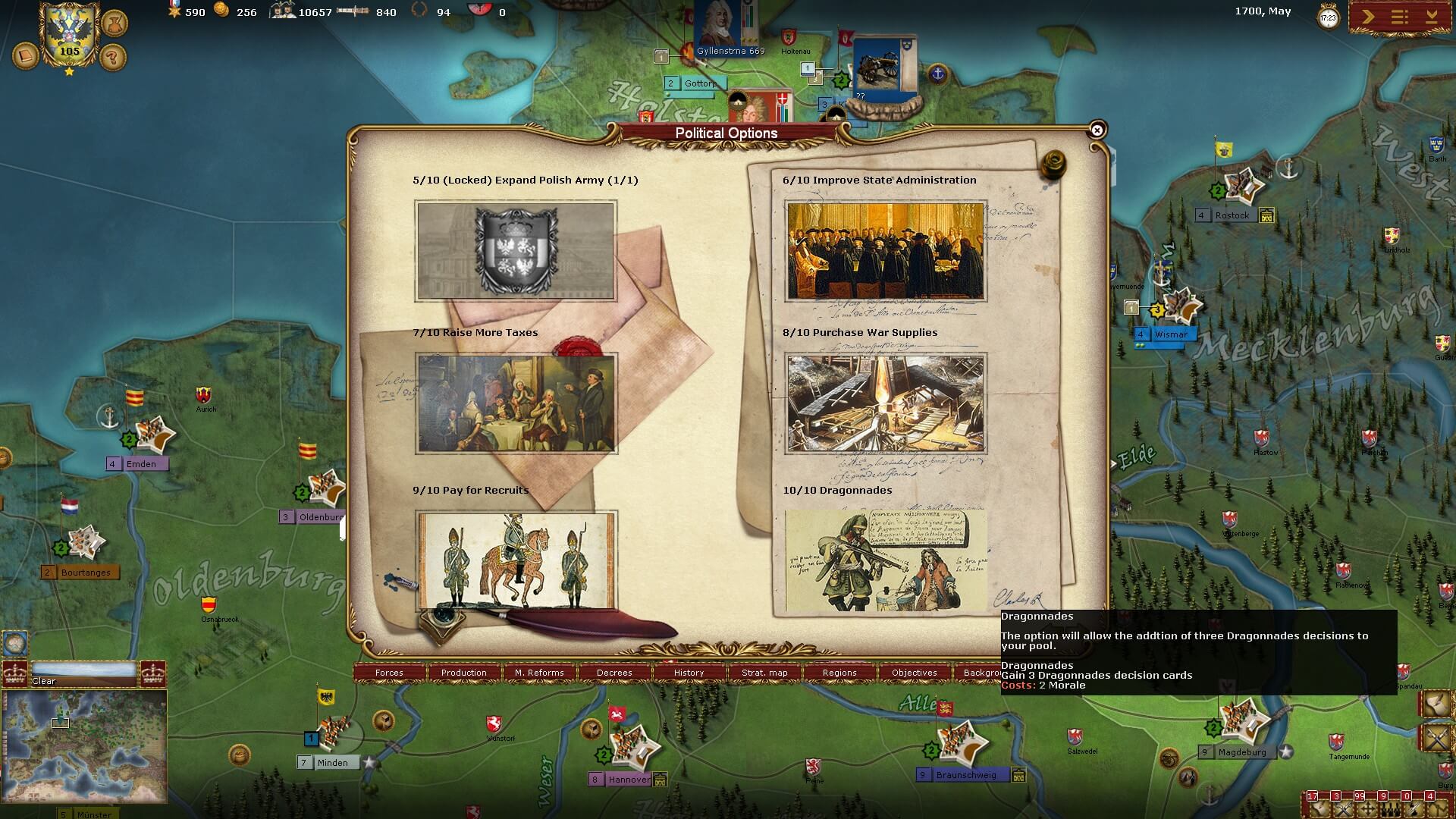Select the Purchase War Supplies option
The height and width of the screenshot is (819, 1456).
point(885,403)
